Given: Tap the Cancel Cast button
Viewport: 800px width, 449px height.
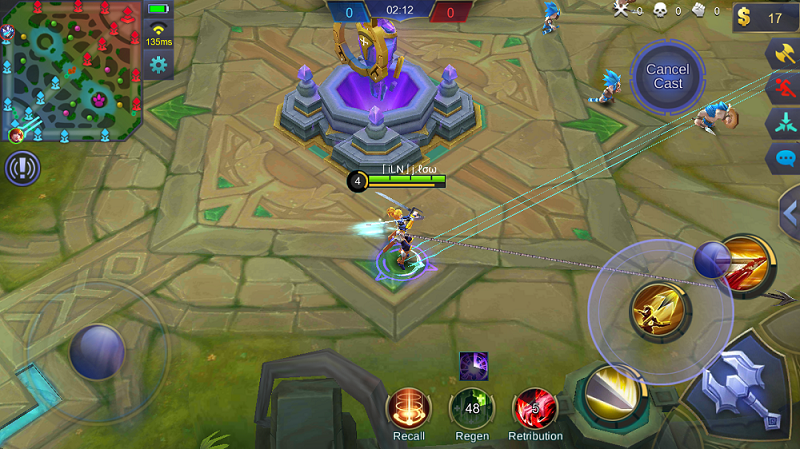Looking at the screenshot, I should [667, 76].
